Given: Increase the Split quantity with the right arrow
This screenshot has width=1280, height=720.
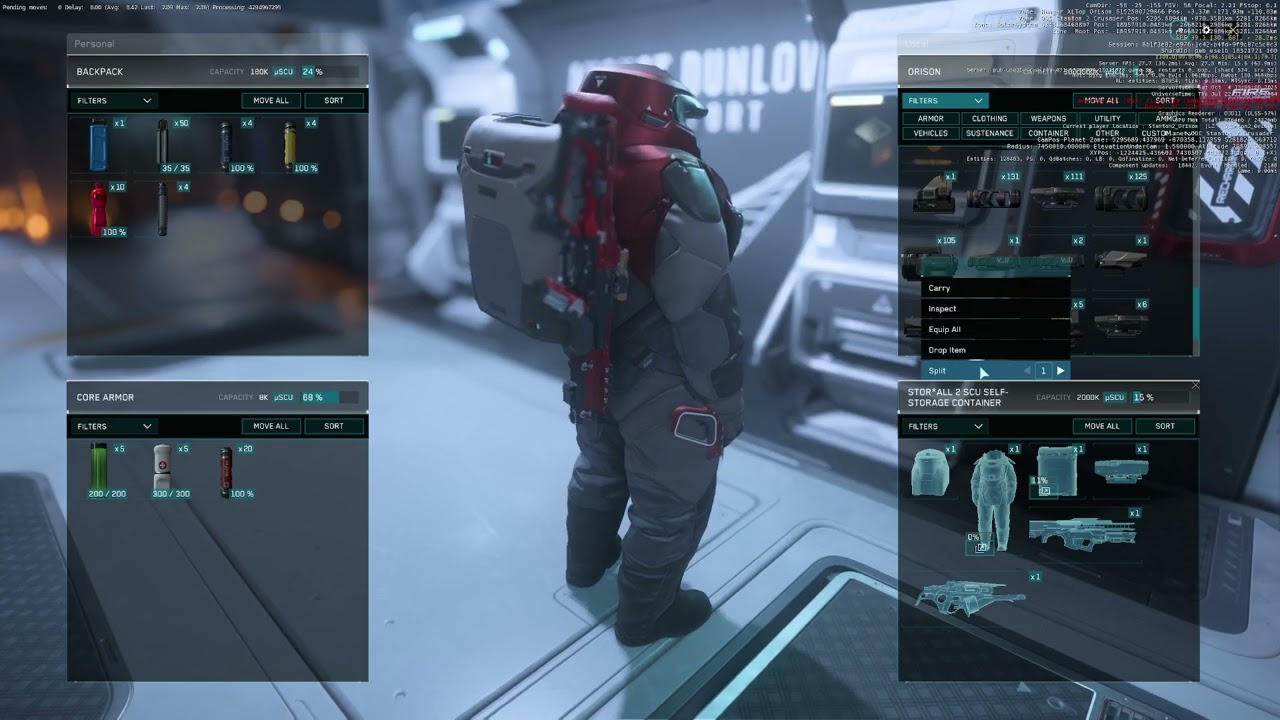Looking at the screenshot, I should coord(1061,371).
